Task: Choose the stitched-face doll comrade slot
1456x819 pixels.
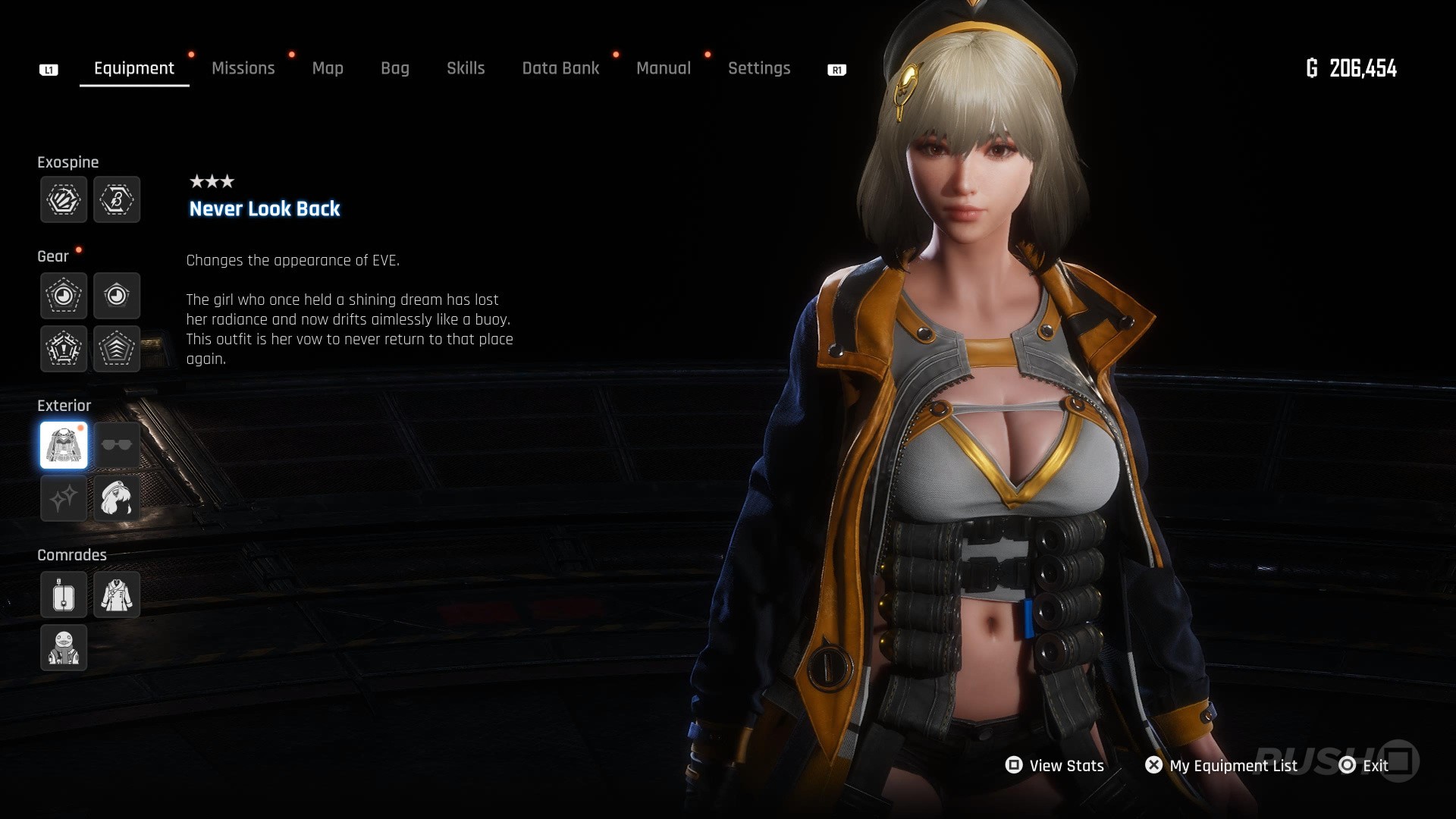Action: pos(64,648)
